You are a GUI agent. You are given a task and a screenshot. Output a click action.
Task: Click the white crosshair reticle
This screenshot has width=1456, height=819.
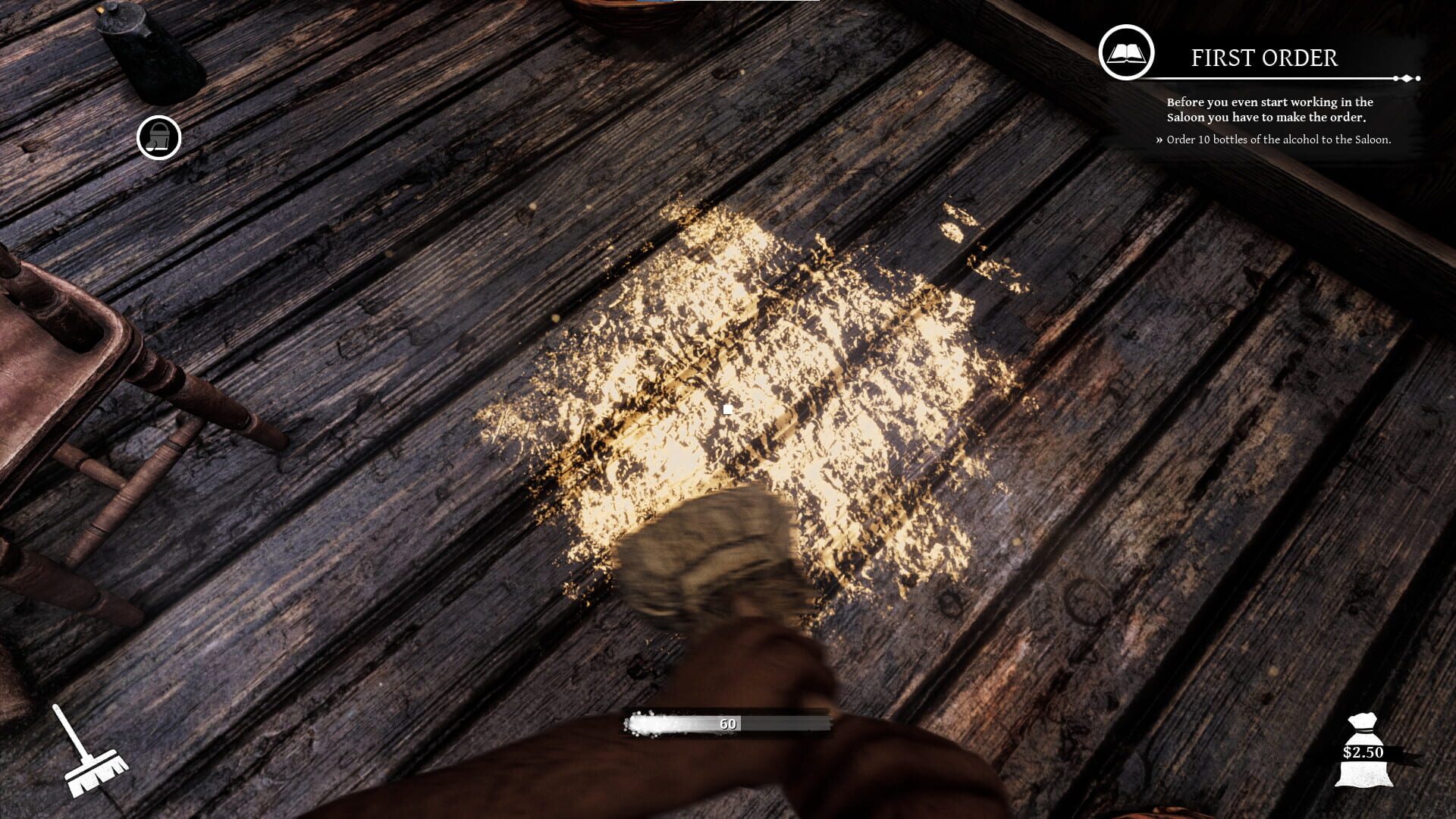tap(727, 409)
